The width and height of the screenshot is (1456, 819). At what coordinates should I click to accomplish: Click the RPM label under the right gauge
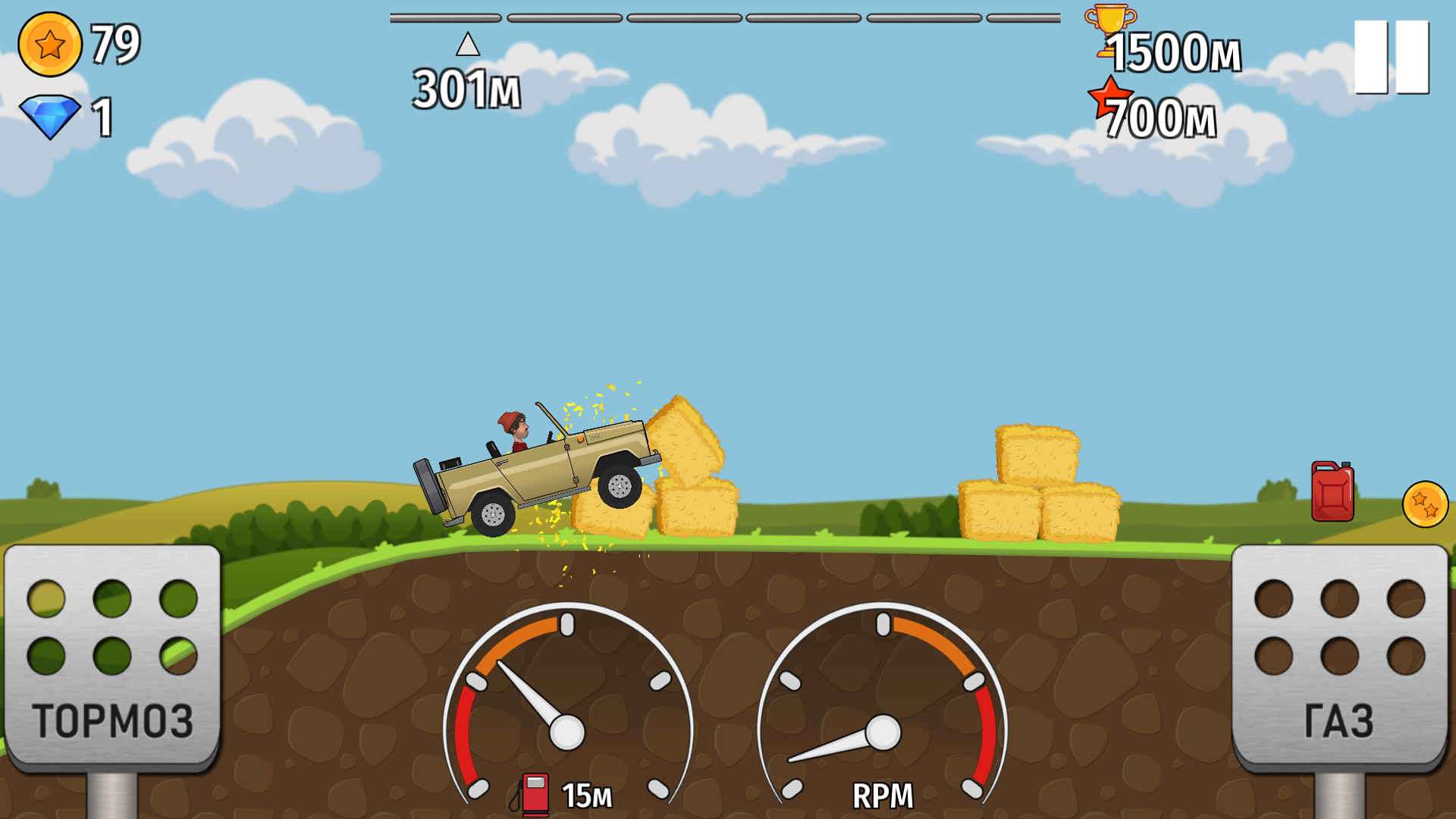[883, 795]
